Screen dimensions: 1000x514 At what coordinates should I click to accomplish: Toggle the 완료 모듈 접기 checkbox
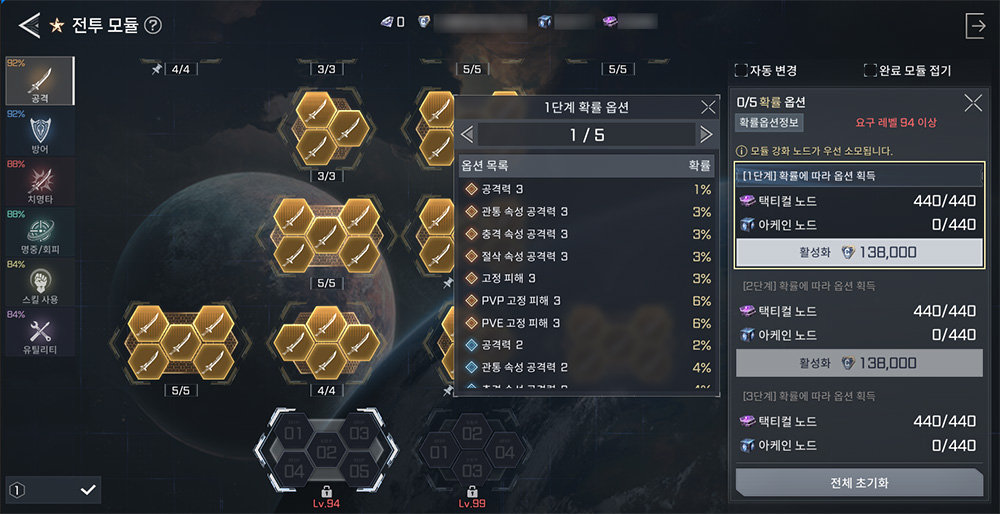click(870, 71)
